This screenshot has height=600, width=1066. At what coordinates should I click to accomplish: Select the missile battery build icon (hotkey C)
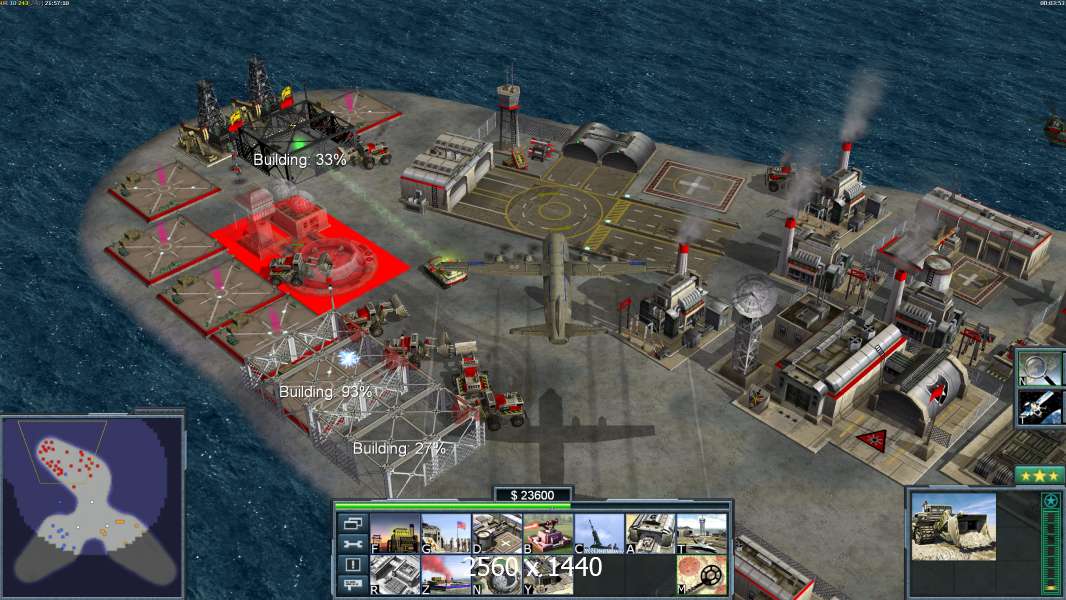[599, 533]
